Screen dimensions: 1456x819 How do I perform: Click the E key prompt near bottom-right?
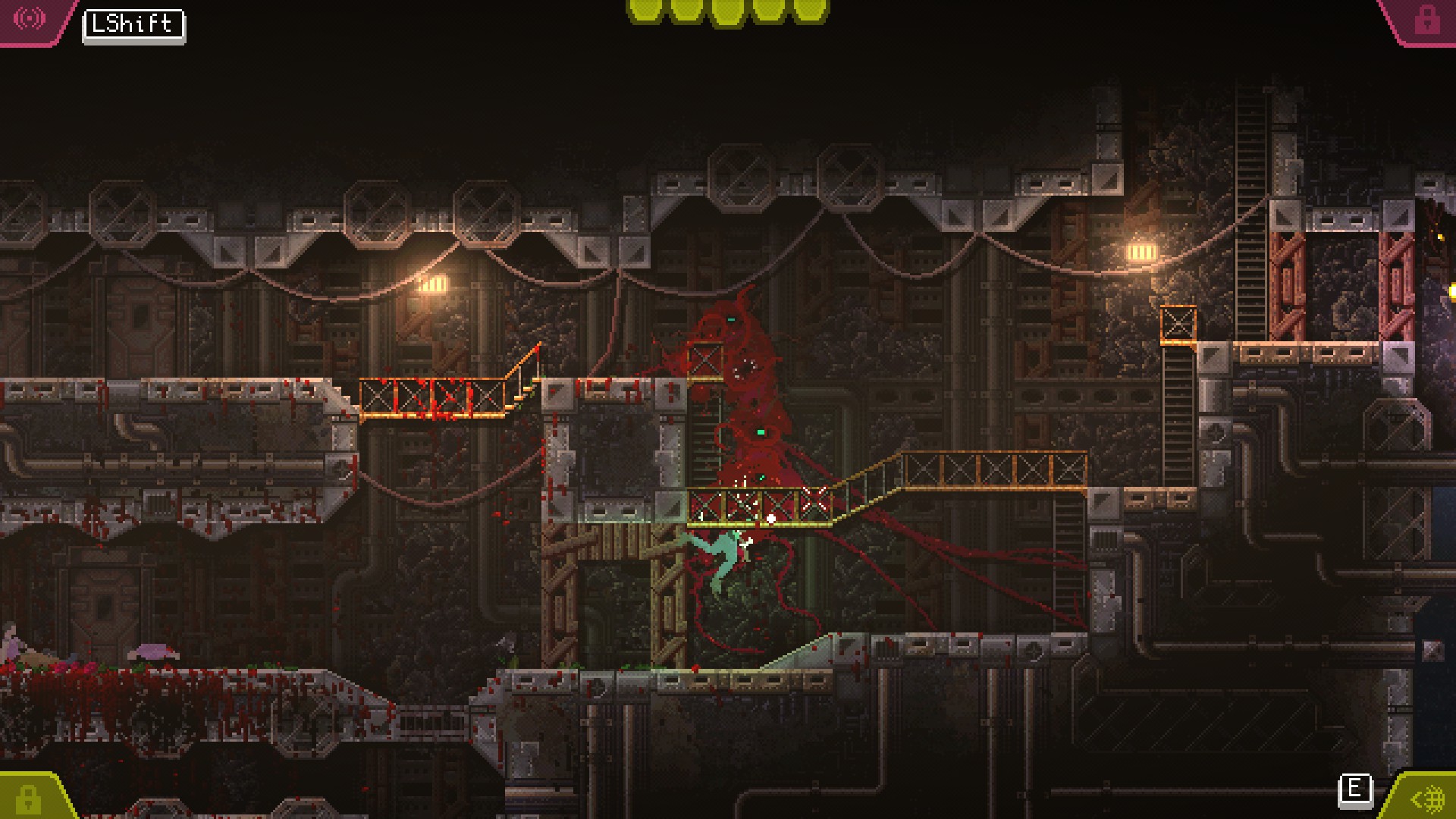1357,790
